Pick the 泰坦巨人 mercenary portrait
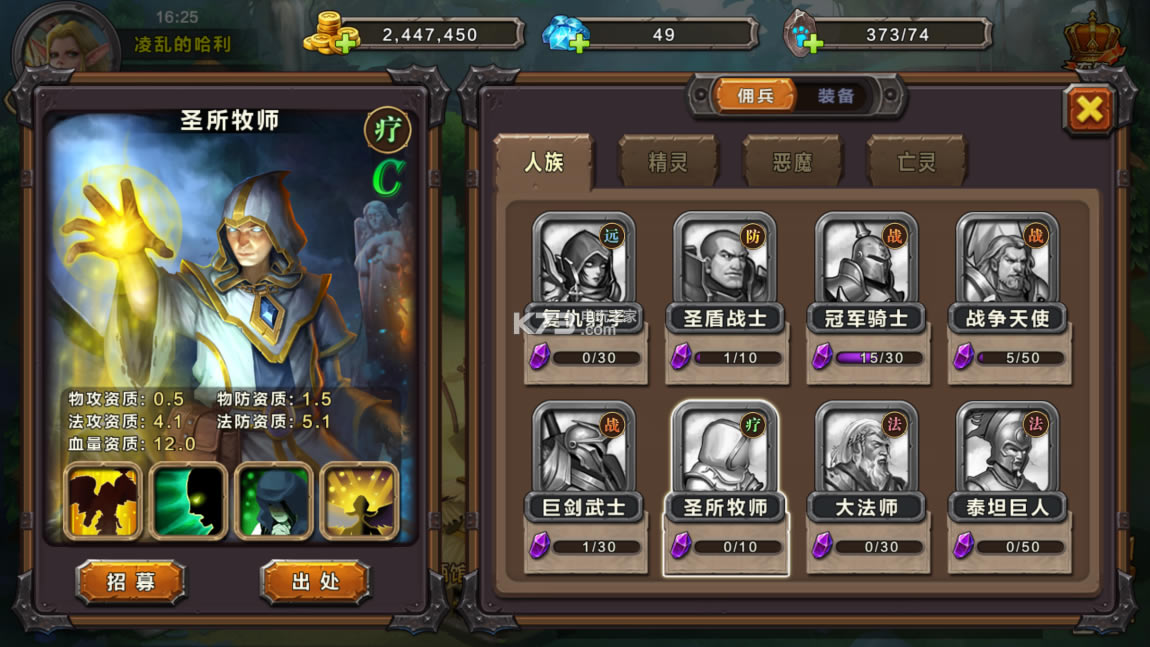The width and height of the screenshot is (1150, 647). [x=1008, y=452]
